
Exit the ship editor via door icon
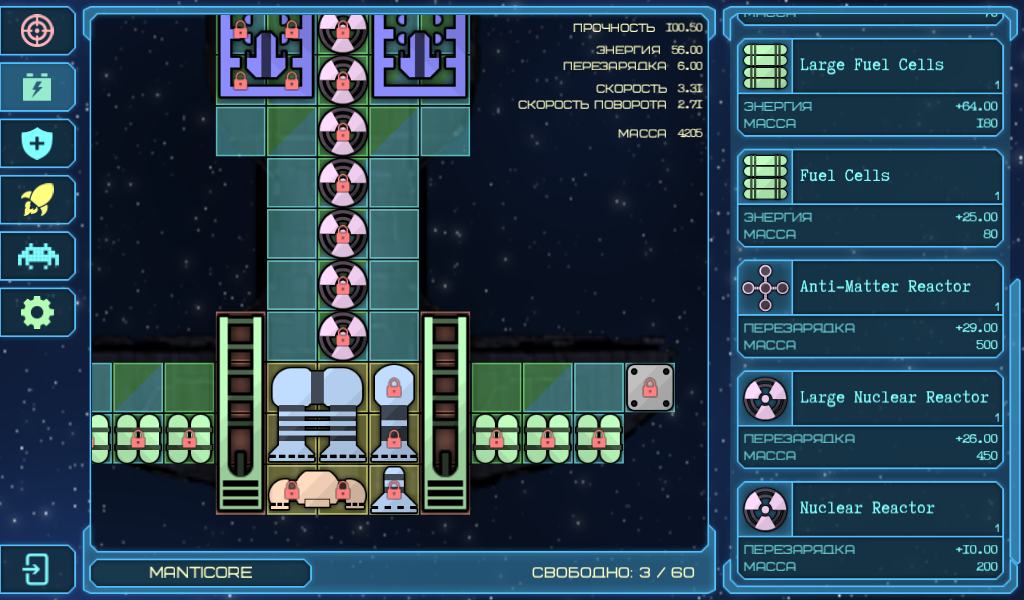pyautogui.click(x=38, y=570)
